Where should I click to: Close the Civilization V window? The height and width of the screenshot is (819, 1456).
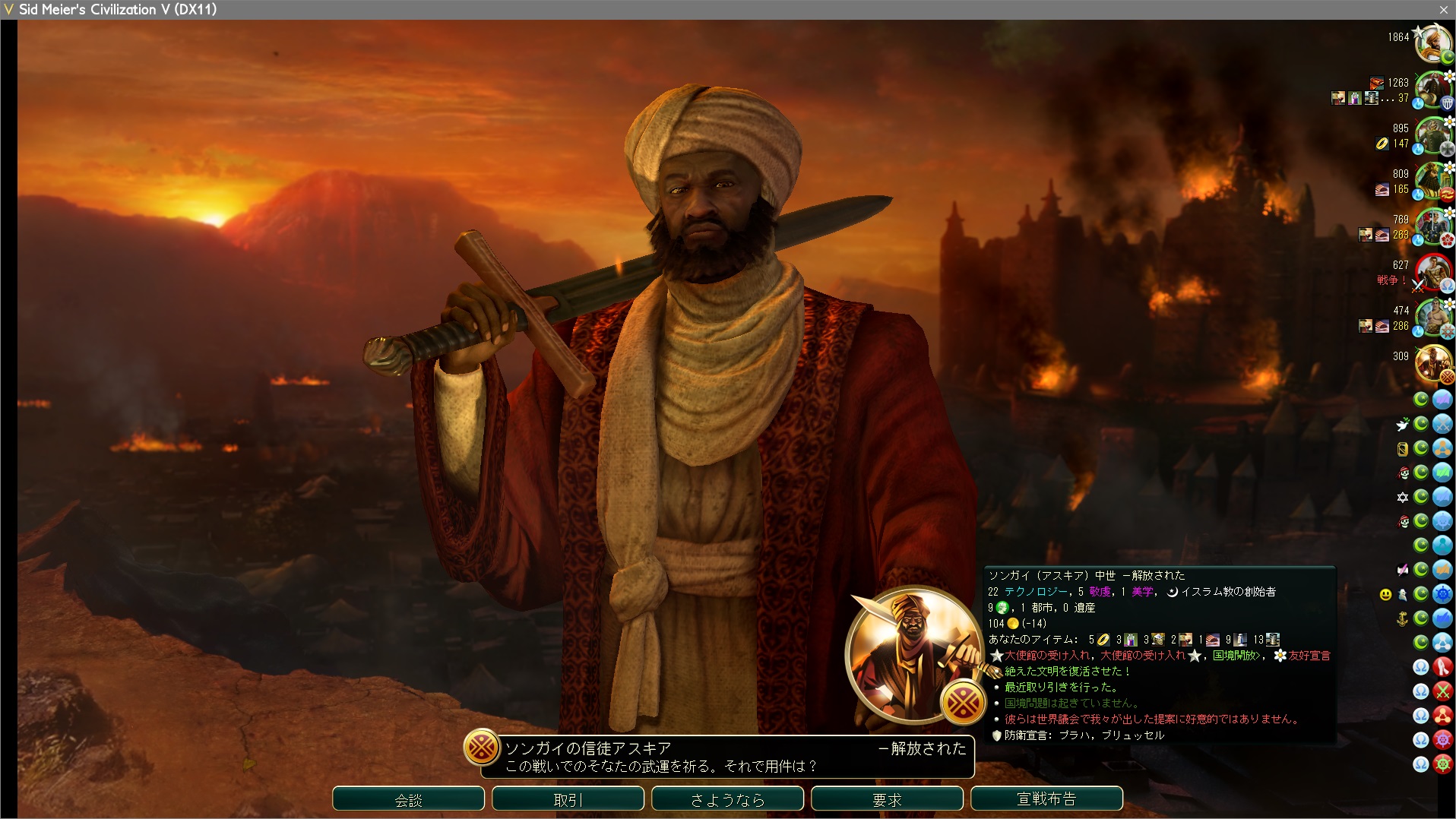tap(1443, 9)
